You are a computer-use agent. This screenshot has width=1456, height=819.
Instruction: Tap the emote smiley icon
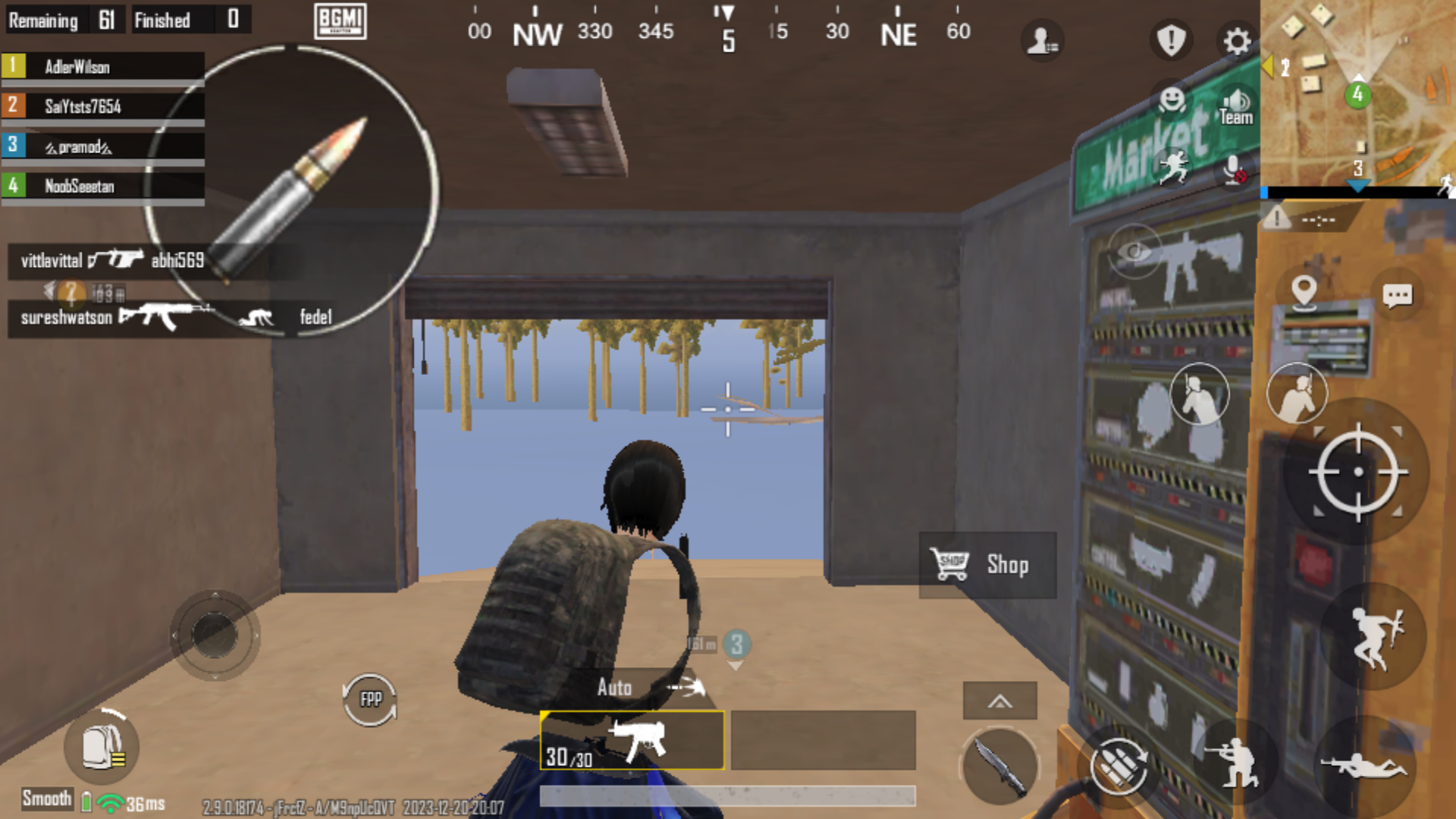pyautogui.click(x=1171, y=99)
